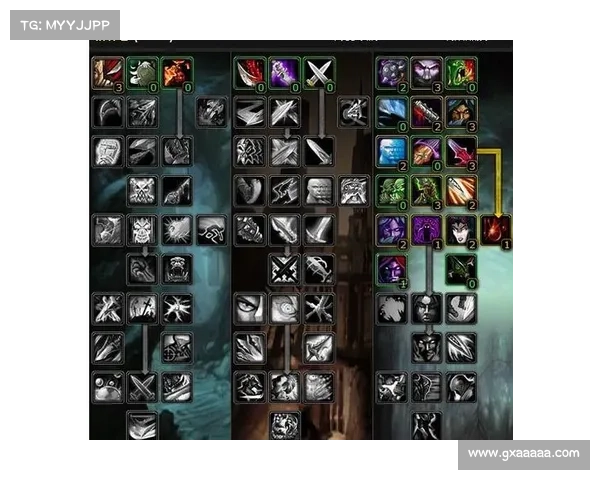This screenshot has width=600, height=480.
Task: Select the red-wrapped bundle talent
Action: tap(427, 111)
